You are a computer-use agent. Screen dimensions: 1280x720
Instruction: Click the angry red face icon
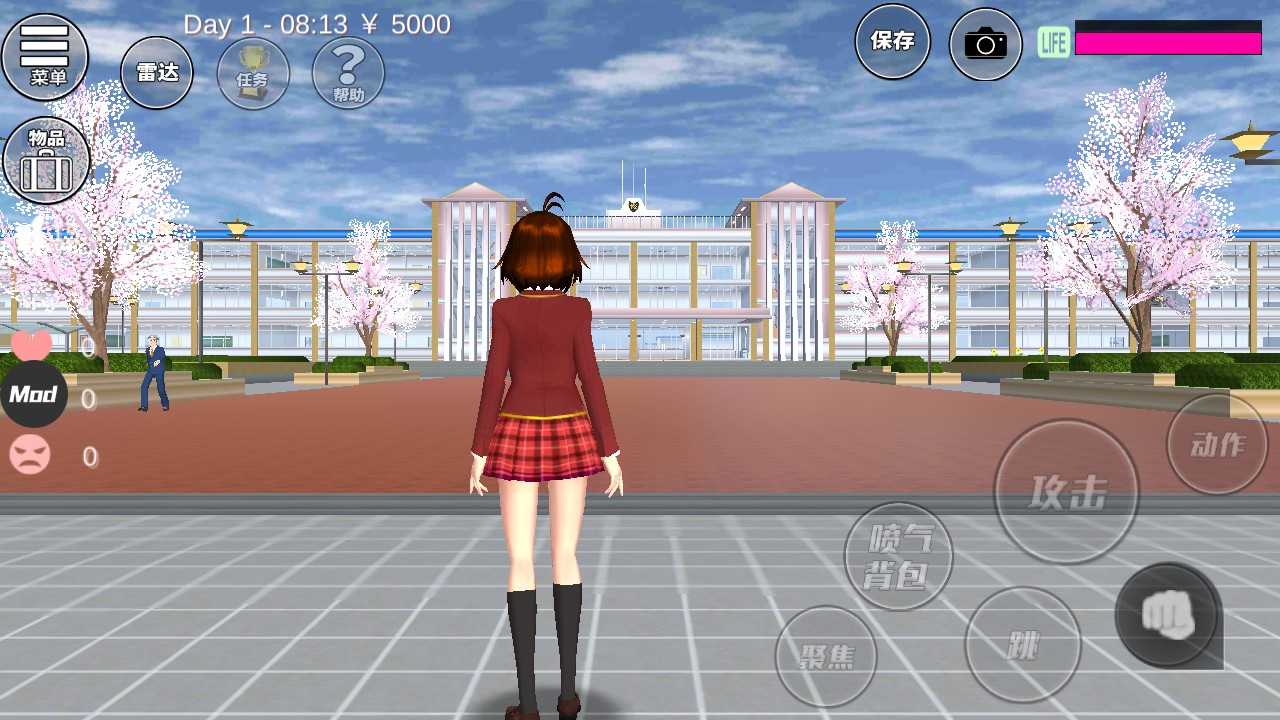pos(30,456)
